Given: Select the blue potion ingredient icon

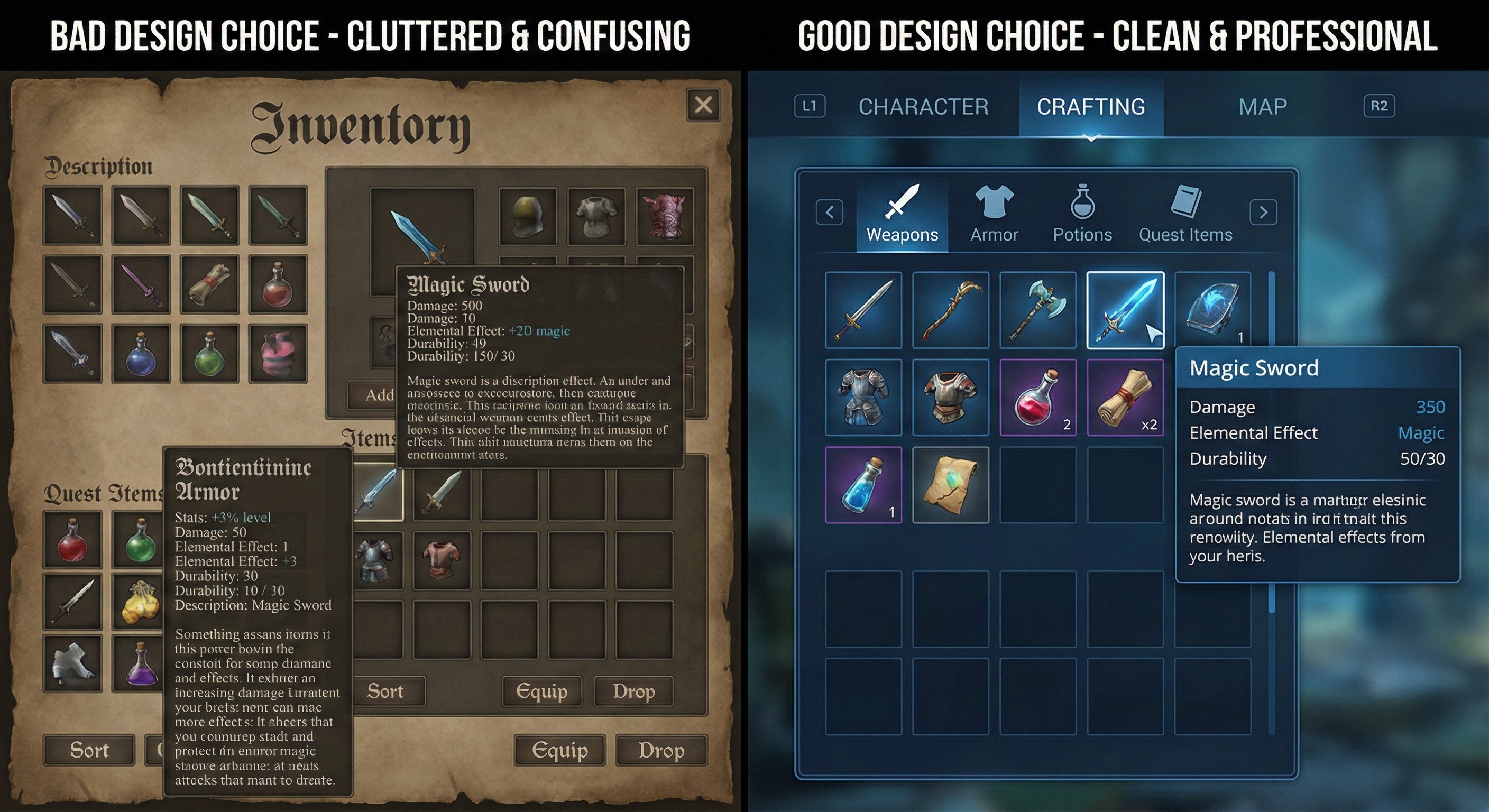Looking at the screenshot, I should [x=863, y=484].
